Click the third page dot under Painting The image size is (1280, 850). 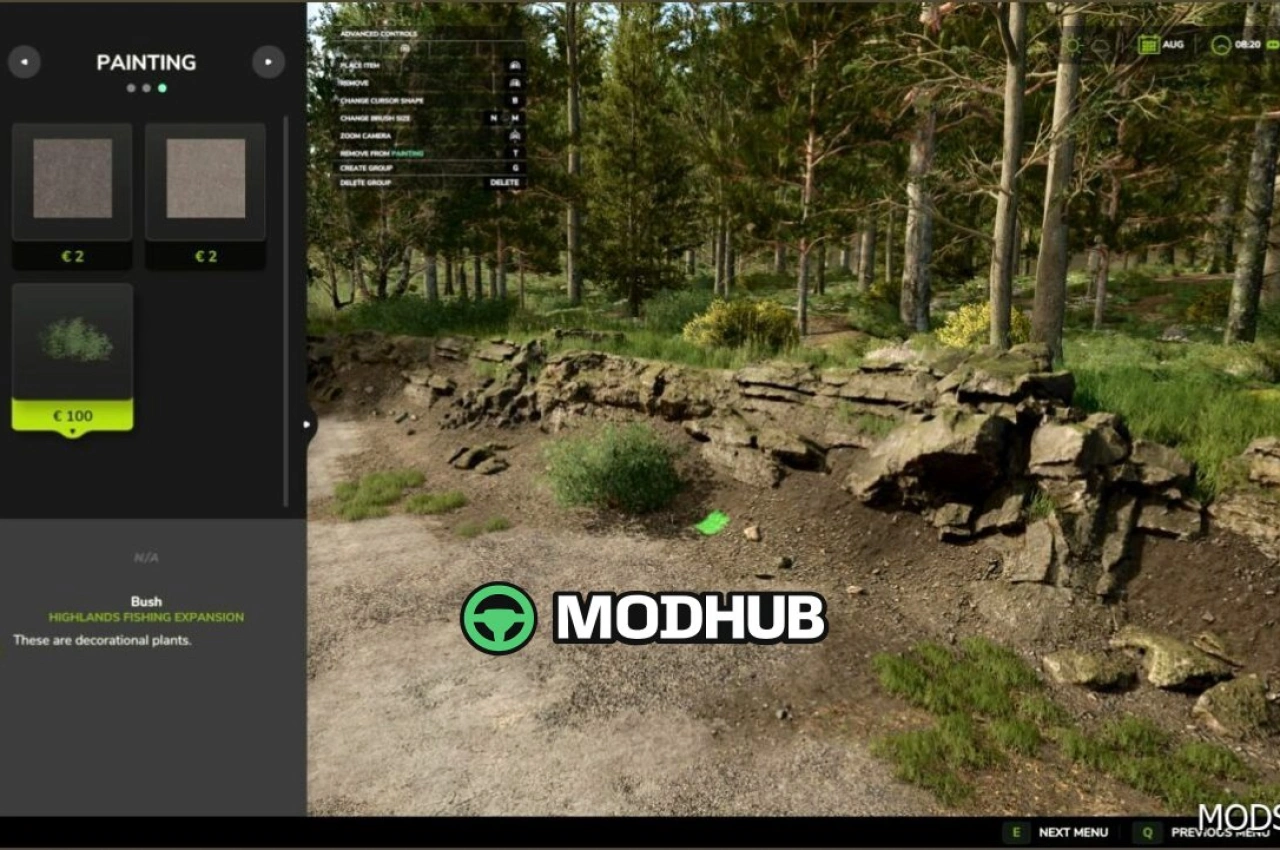(162, 88)
